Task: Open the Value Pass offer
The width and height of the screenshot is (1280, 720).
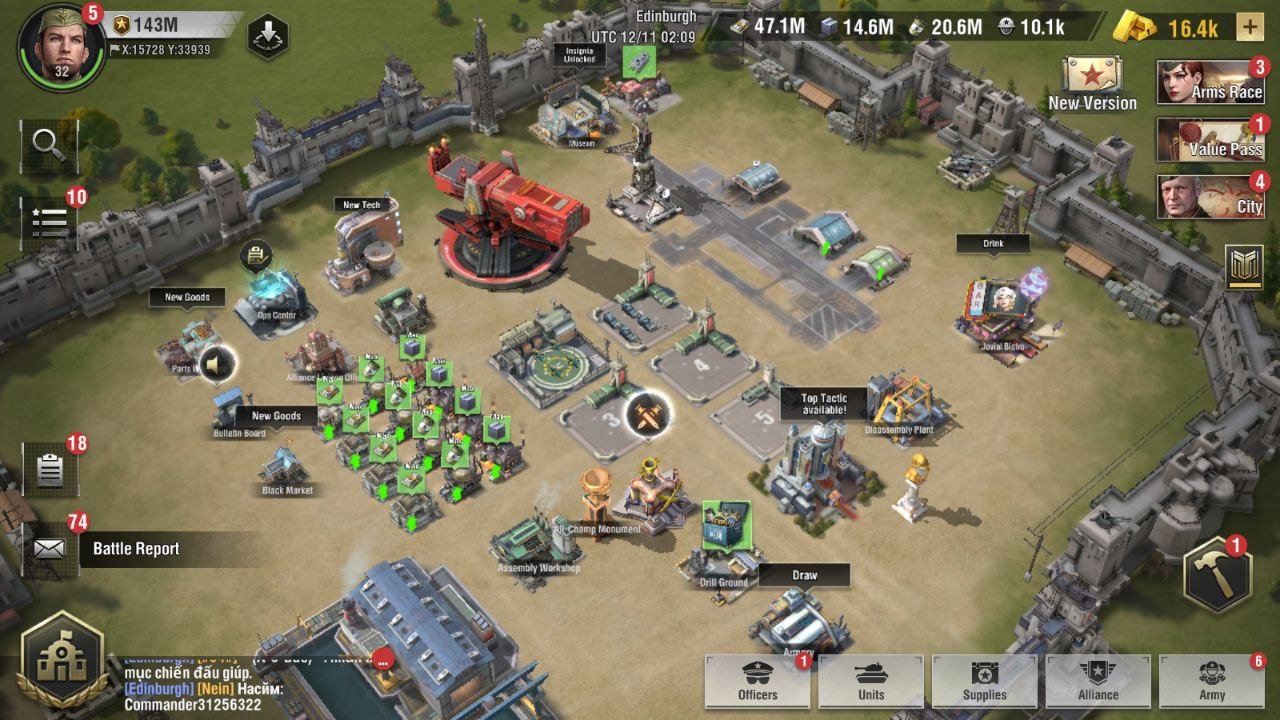Action: (x=1212, y=140)
